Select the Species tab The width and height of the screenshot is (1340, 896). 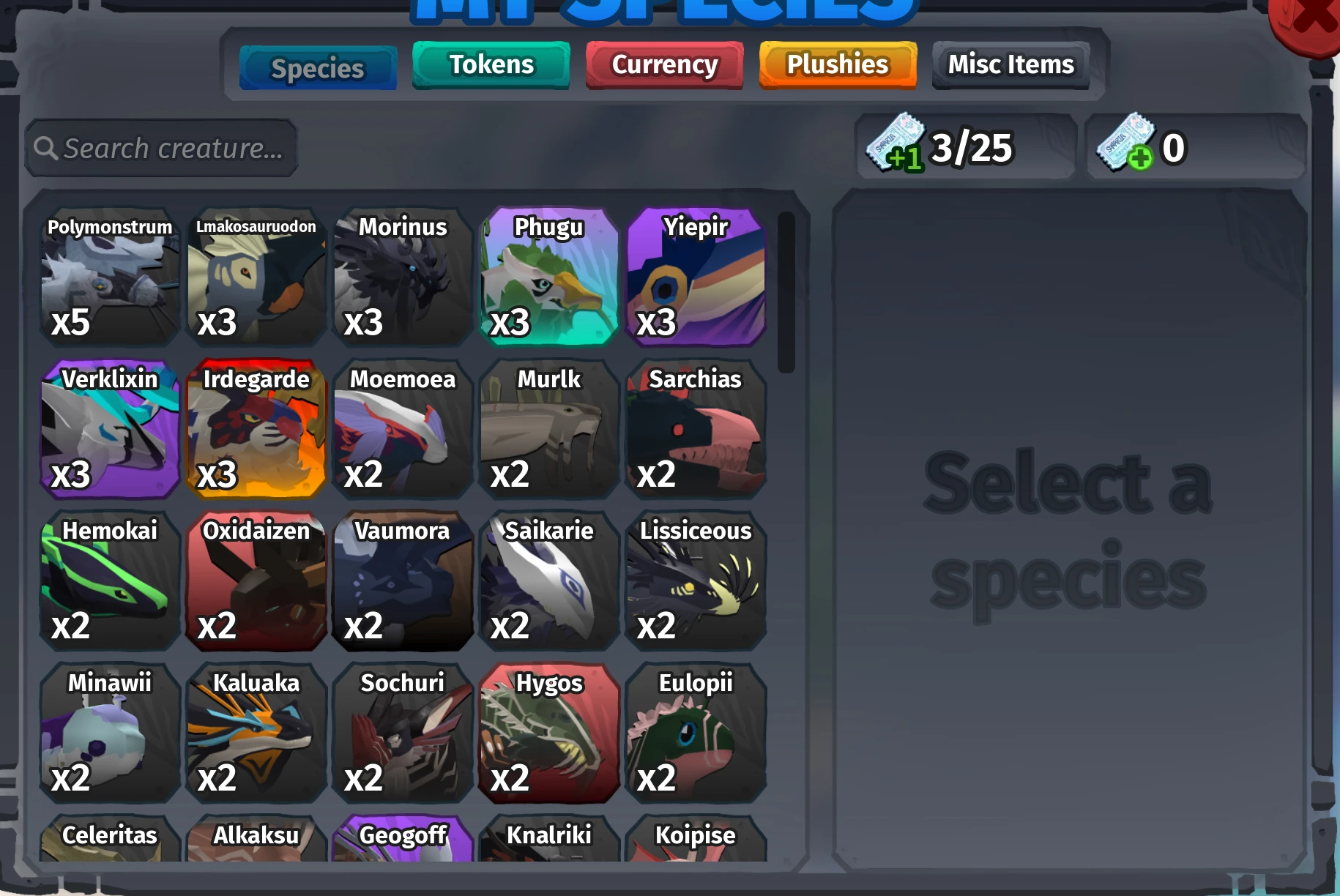[318, 67]
